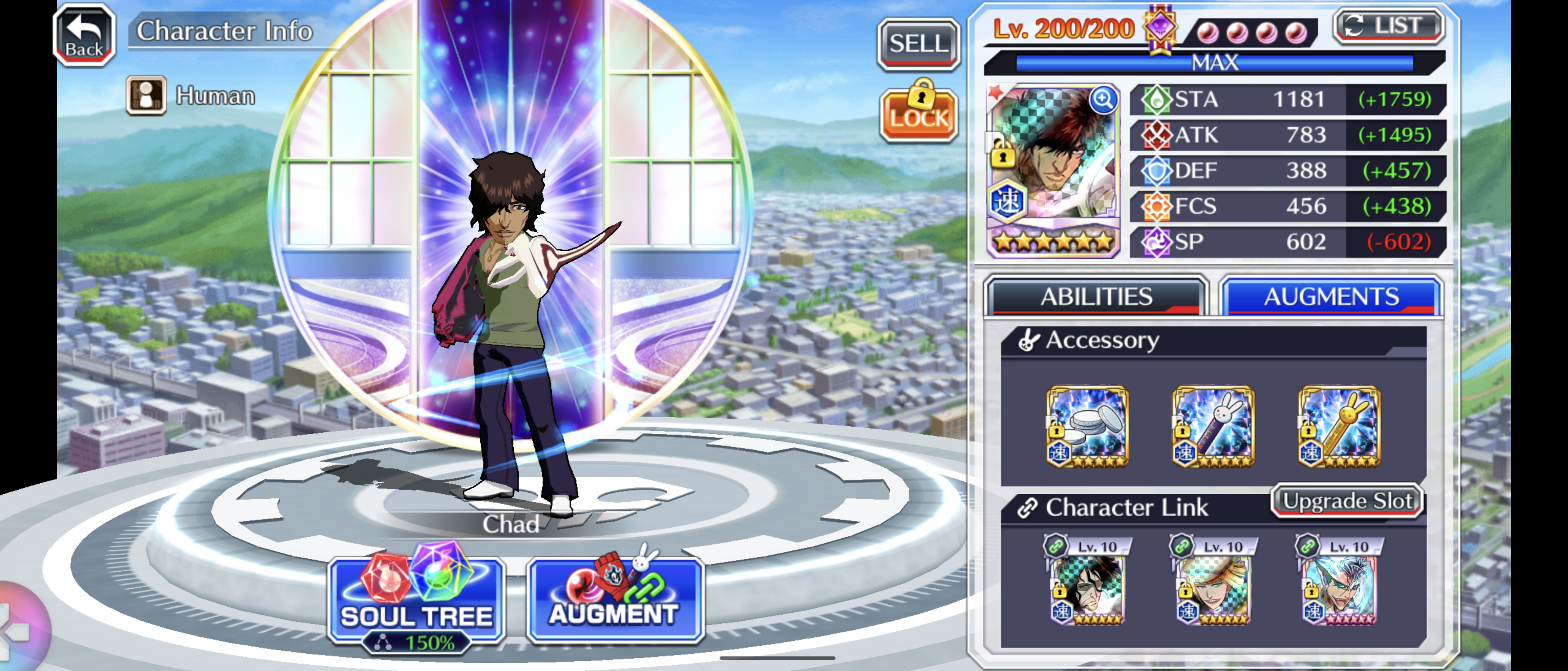The height and width of the screenshot is (671, 1568).
Task: Select the pill tablets accessory slot
Action: click(x=1087, y=427)
